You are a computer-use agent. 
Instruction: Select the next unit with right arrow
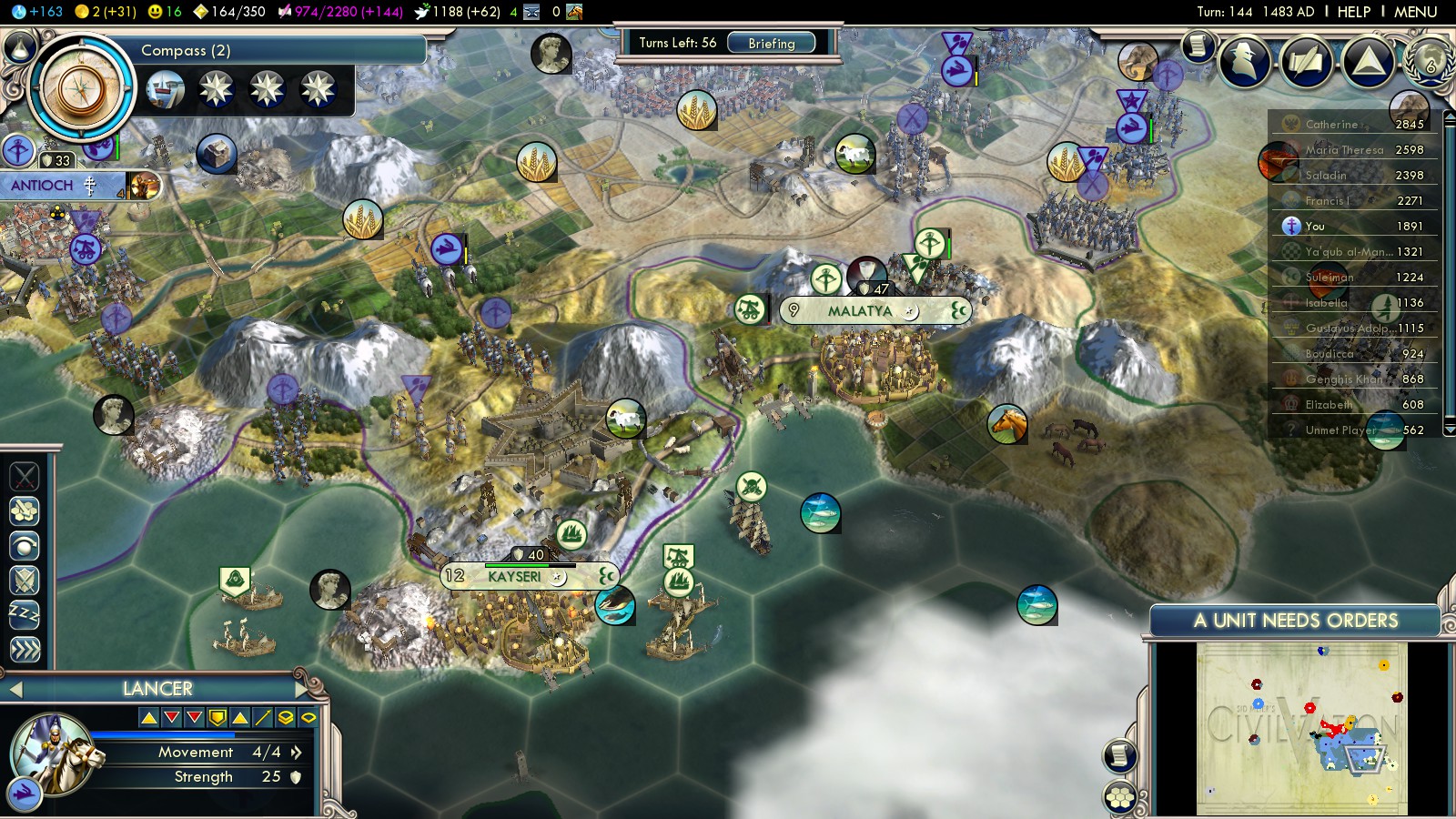pyautogui.click(x=302, y=689)
